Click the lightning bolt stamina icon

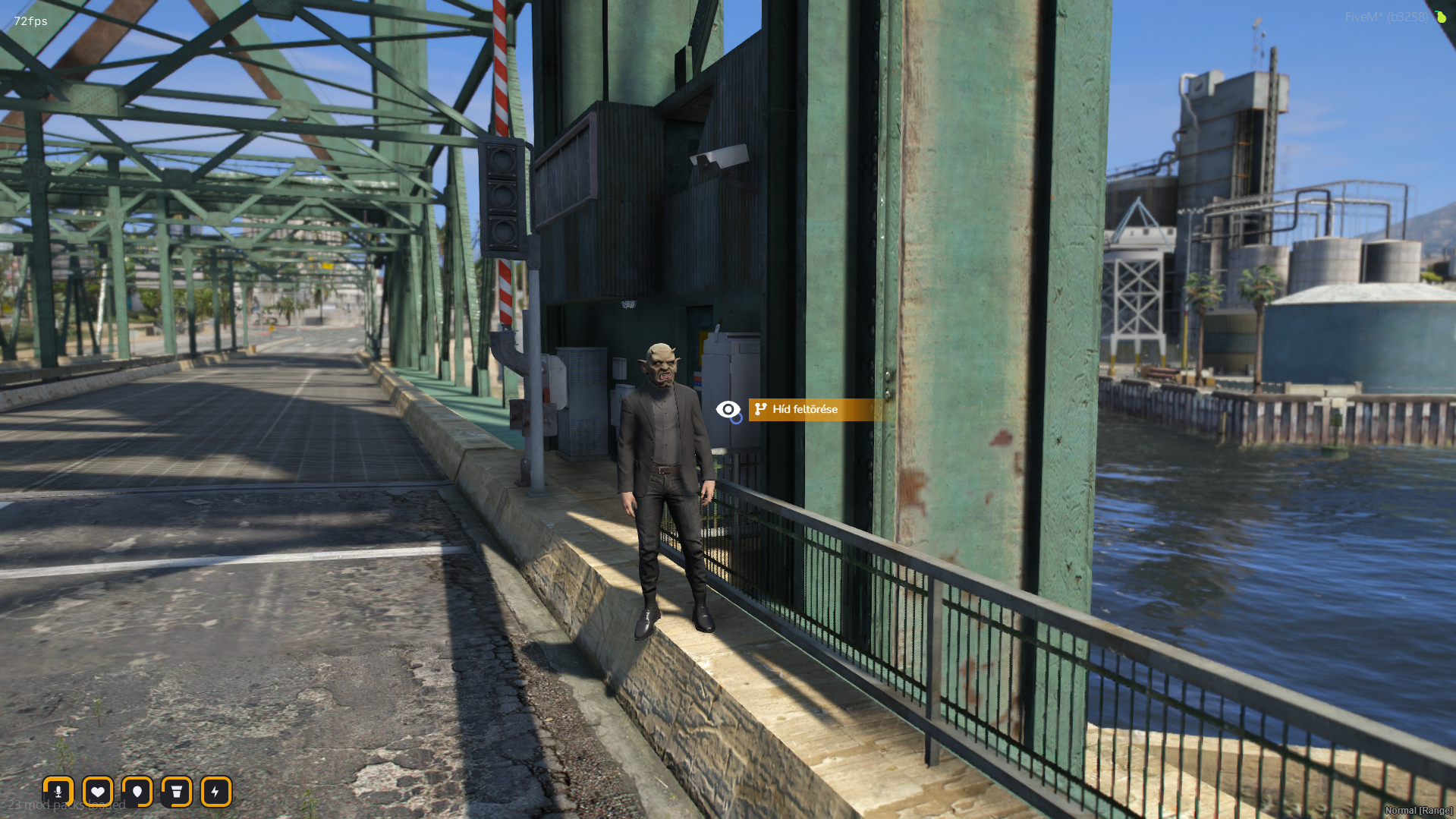coord(216,792)
